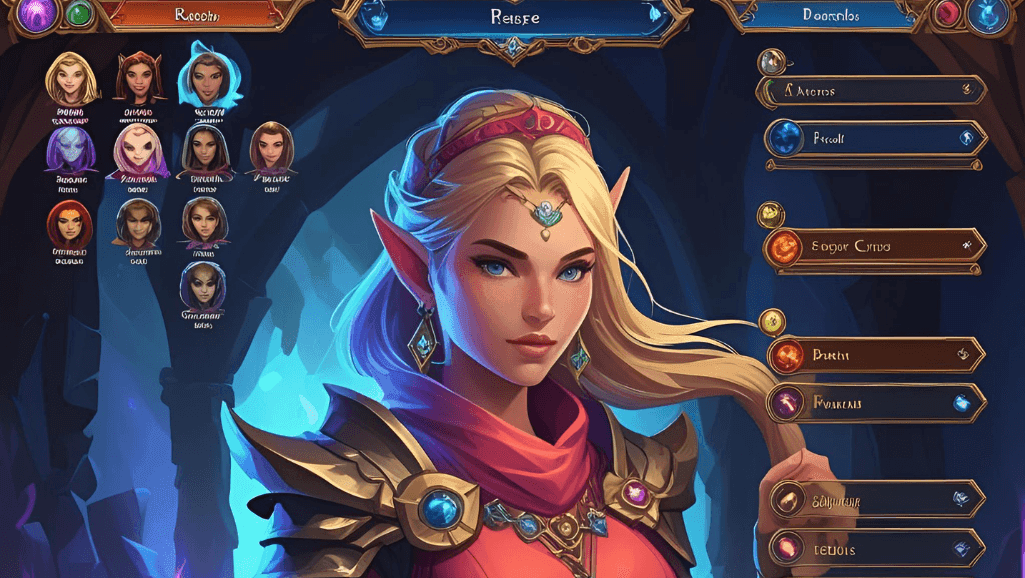The width and height of the screenshot is (1025, 578).
Task: Click the center blue title banner
Action: [x=512, y=17]
